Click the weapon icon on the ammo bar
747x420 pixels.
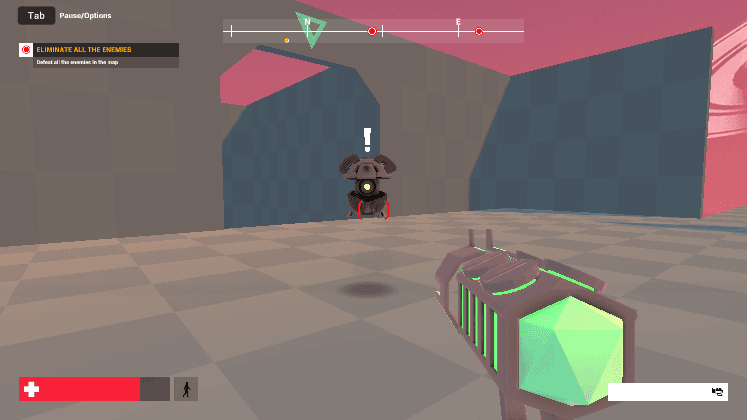point(717,392)
